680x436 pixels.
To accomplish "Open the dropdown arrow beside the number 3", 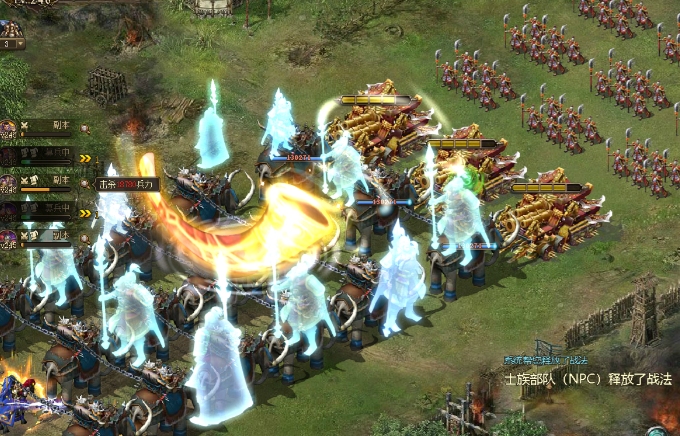I will [19, 44].
